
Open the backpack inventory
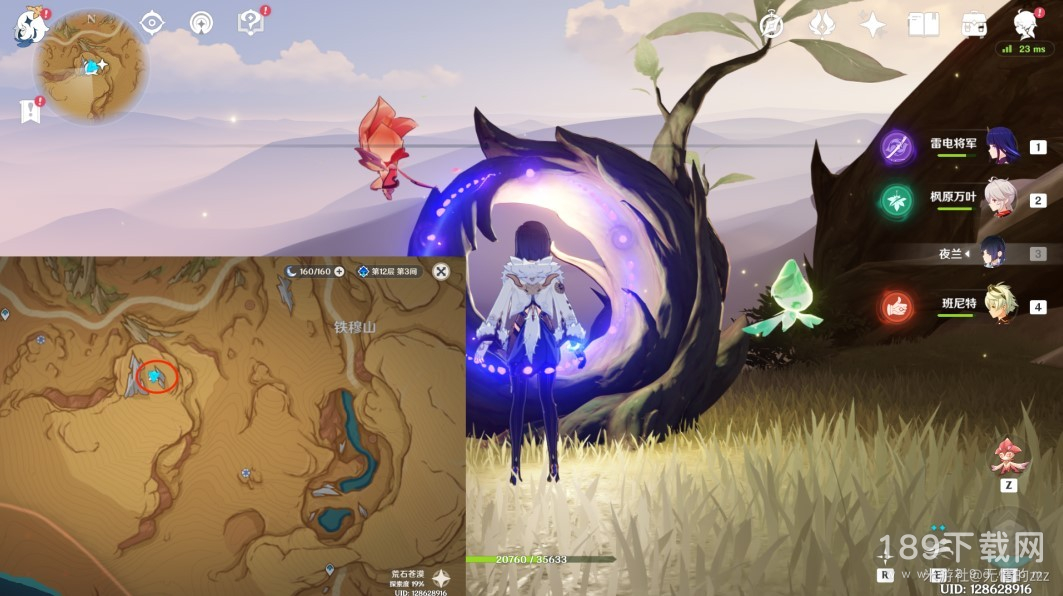coord(974,25)
